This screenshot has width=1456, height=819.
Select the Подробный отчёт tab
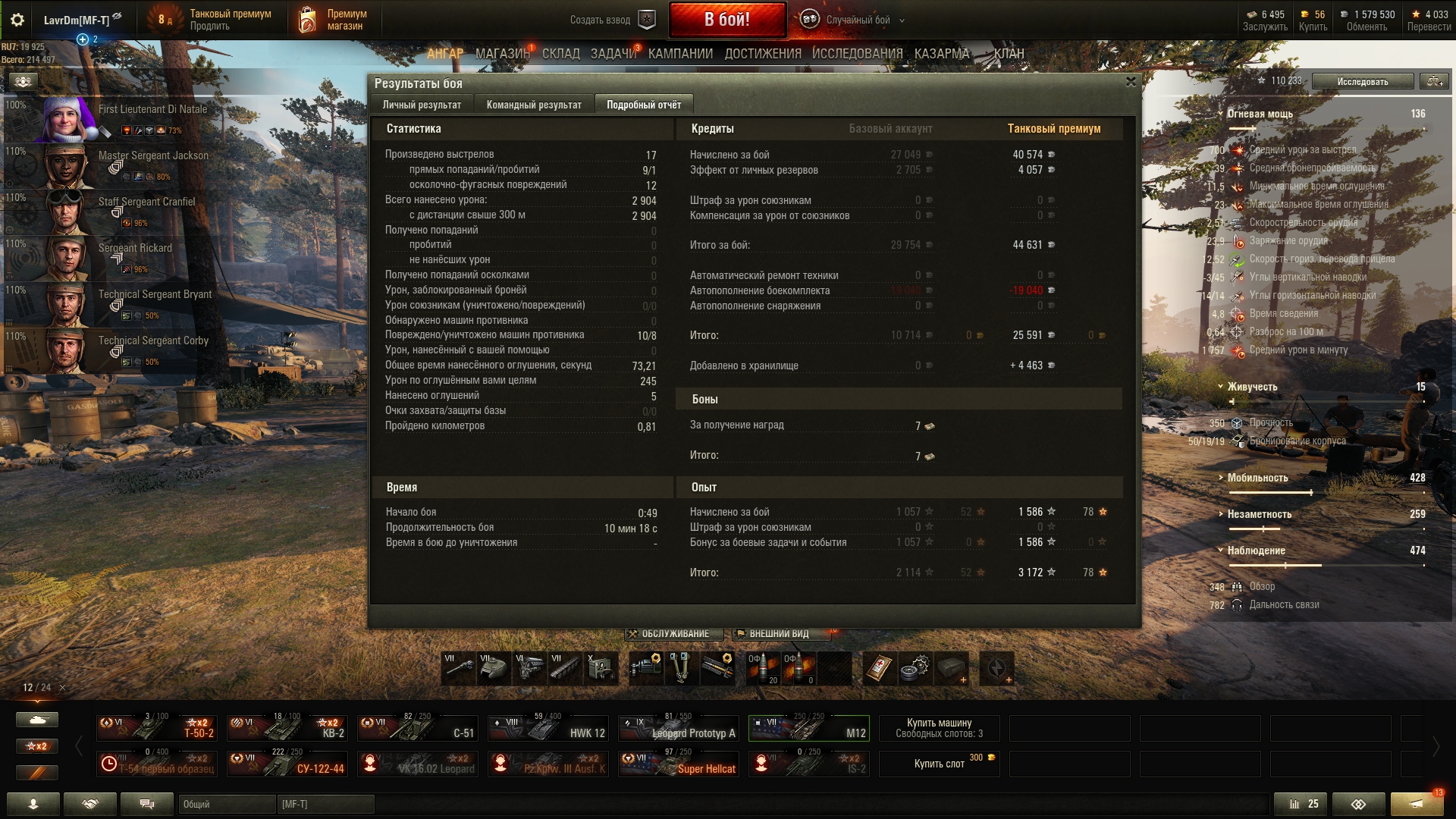[x=643, y=105]
